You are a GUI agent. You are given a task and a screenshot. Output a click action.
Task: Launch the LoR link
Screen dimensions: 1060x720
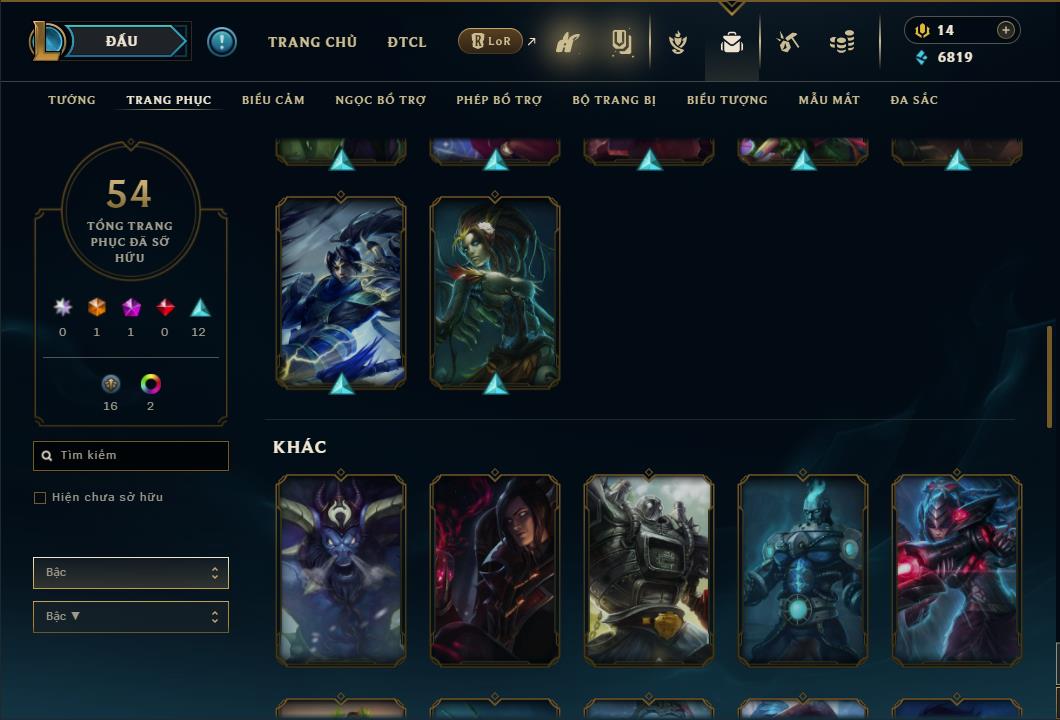click(491, 41)
